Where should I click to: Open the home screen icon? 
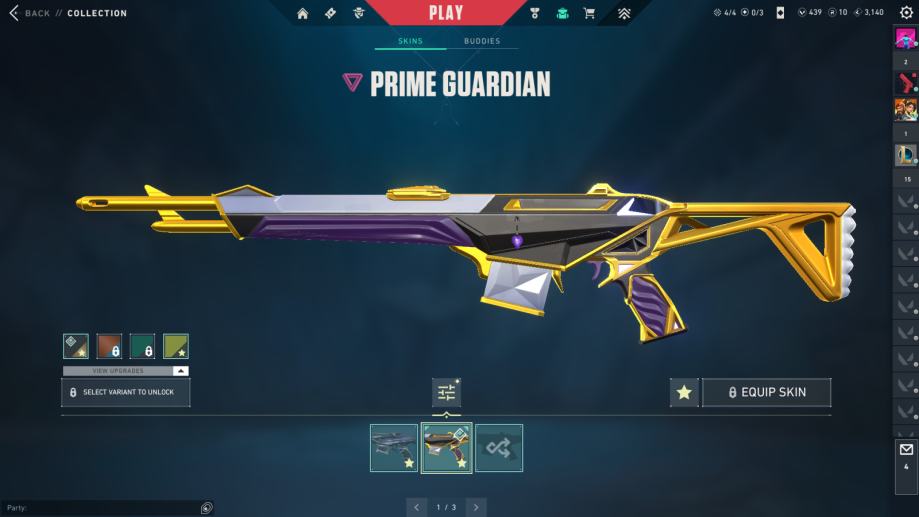(x=303, y=13)
